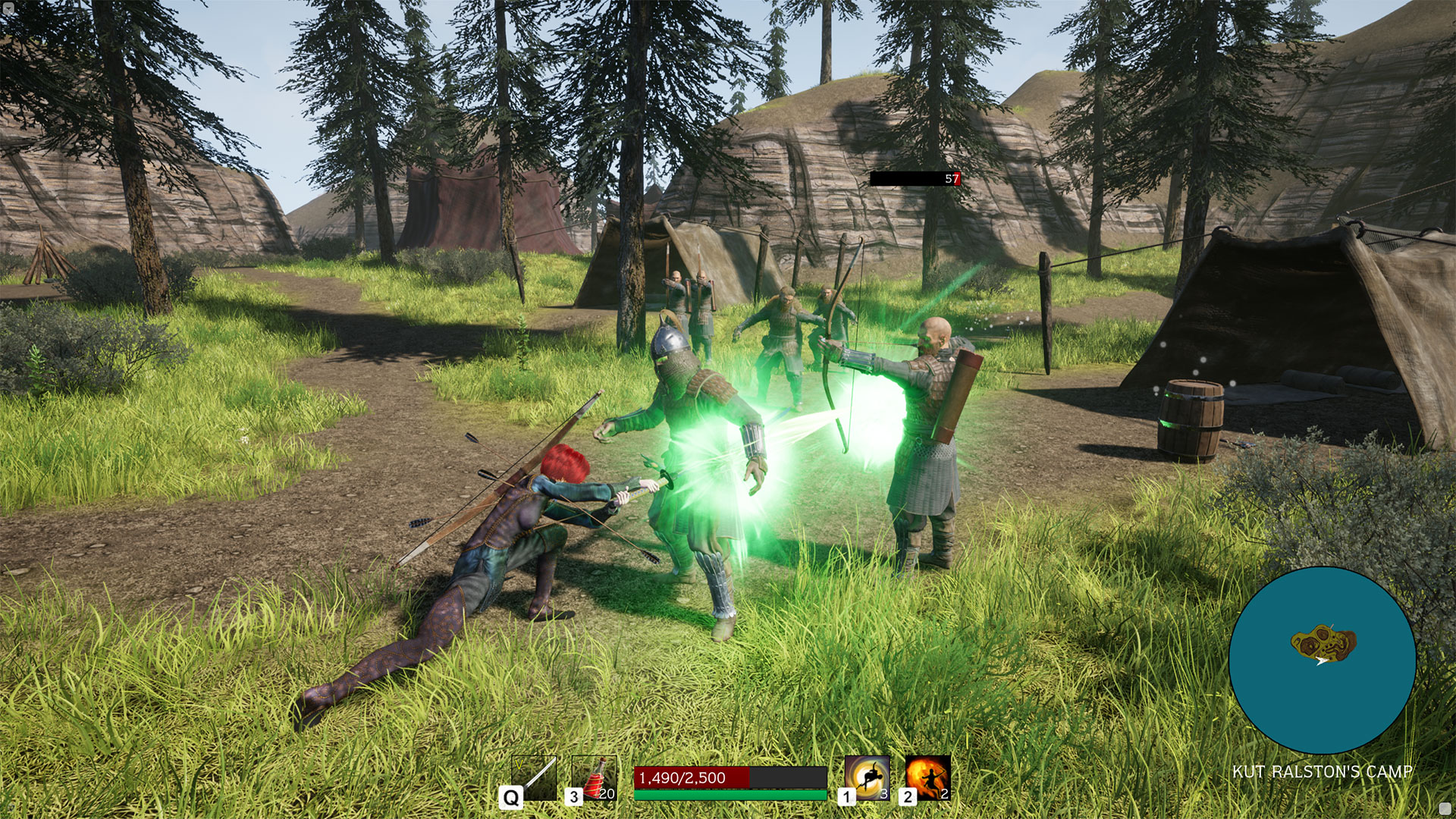The image size is (1456, 819).
Task: Click the 1 keybind badge on the dodge ability
Action: (x=848, y=796)
